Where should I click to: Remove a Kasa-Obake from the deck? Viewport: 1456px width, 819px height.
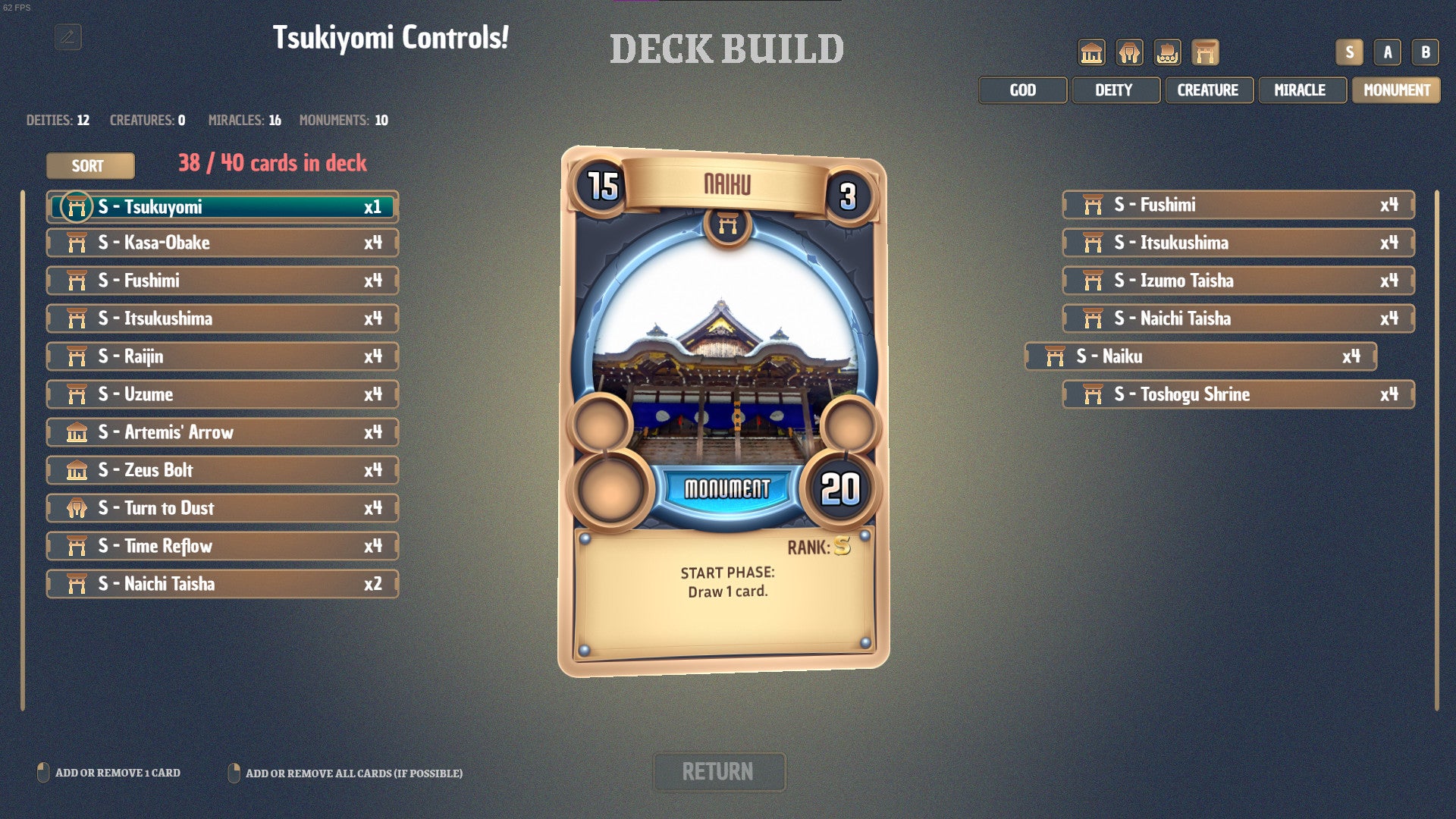pos(223,243)
